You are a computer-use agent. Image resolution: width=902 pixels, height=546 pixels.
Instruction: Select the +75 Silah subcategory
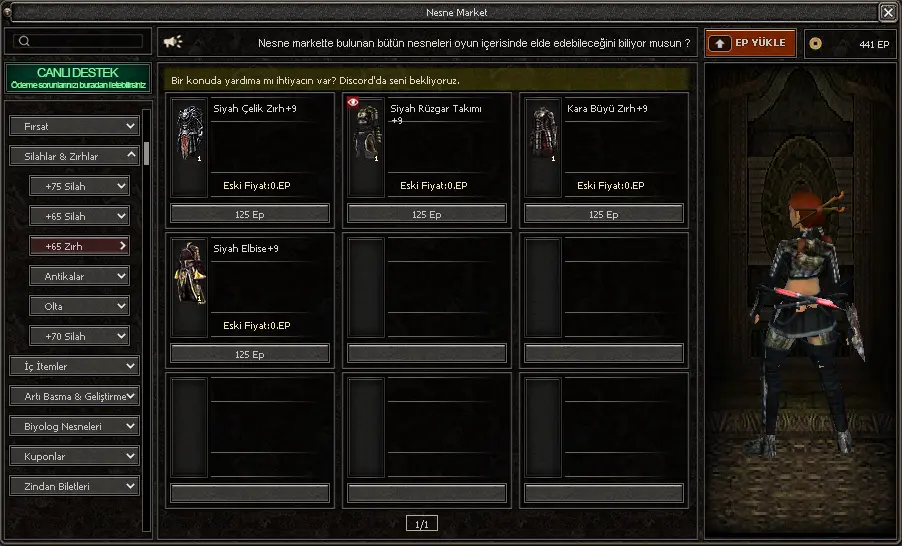[x=79, y=186]
